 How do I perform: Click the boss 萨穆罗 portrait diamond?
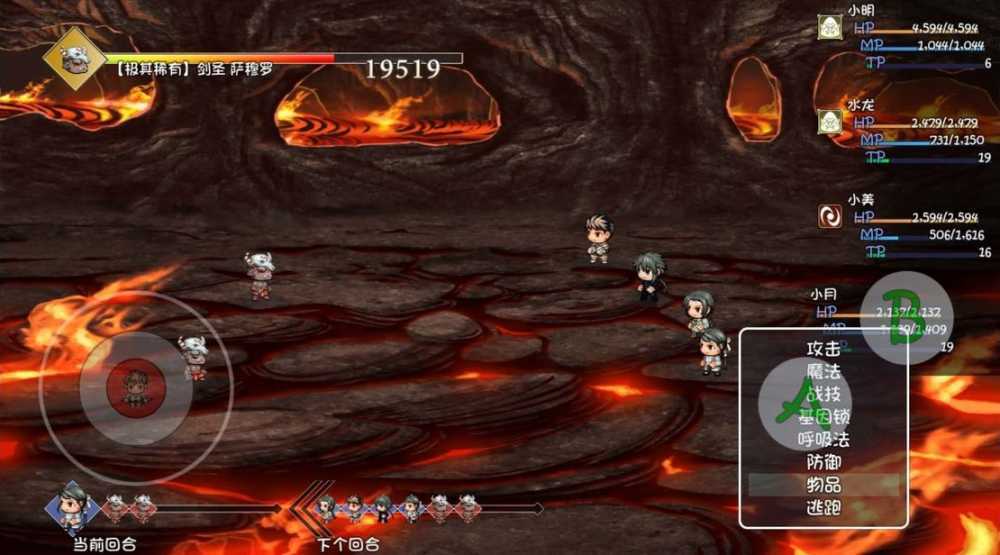[x=74, y=59]
